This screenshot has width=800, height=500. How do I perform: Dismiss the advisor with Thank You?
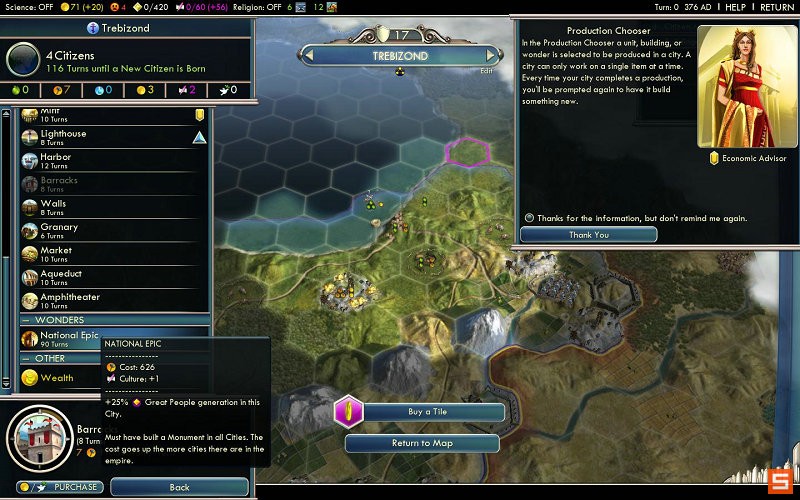point(588,235)
